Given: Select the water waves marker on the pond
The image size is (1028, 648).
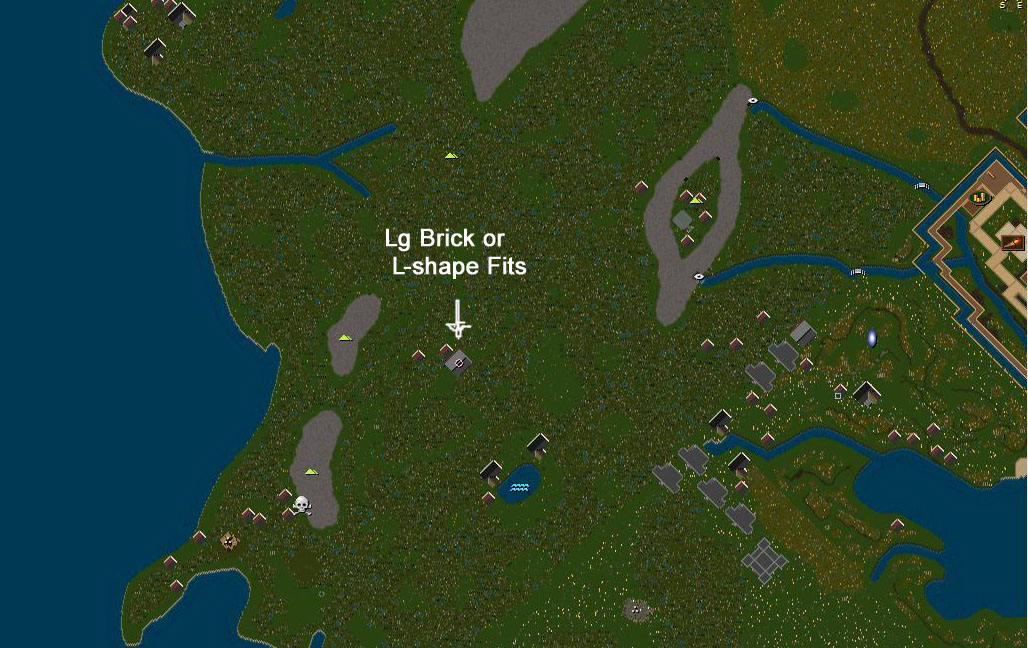Looking at the screenshot, I should point(519,488).
